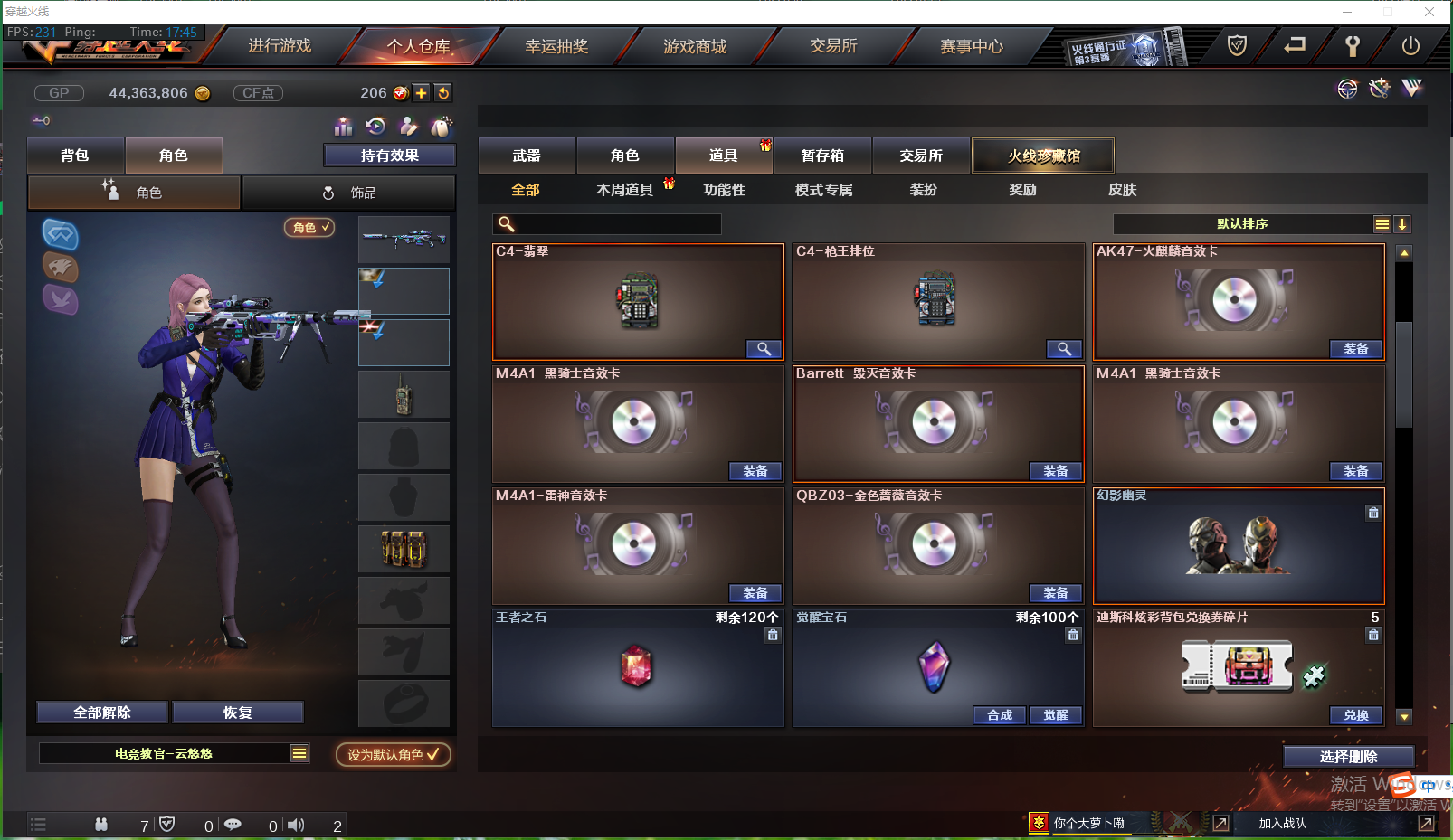Switch to the 火线珍藏馆 tab
The height and width of the screenshot is (840, 1453).
coord(1042,155)
